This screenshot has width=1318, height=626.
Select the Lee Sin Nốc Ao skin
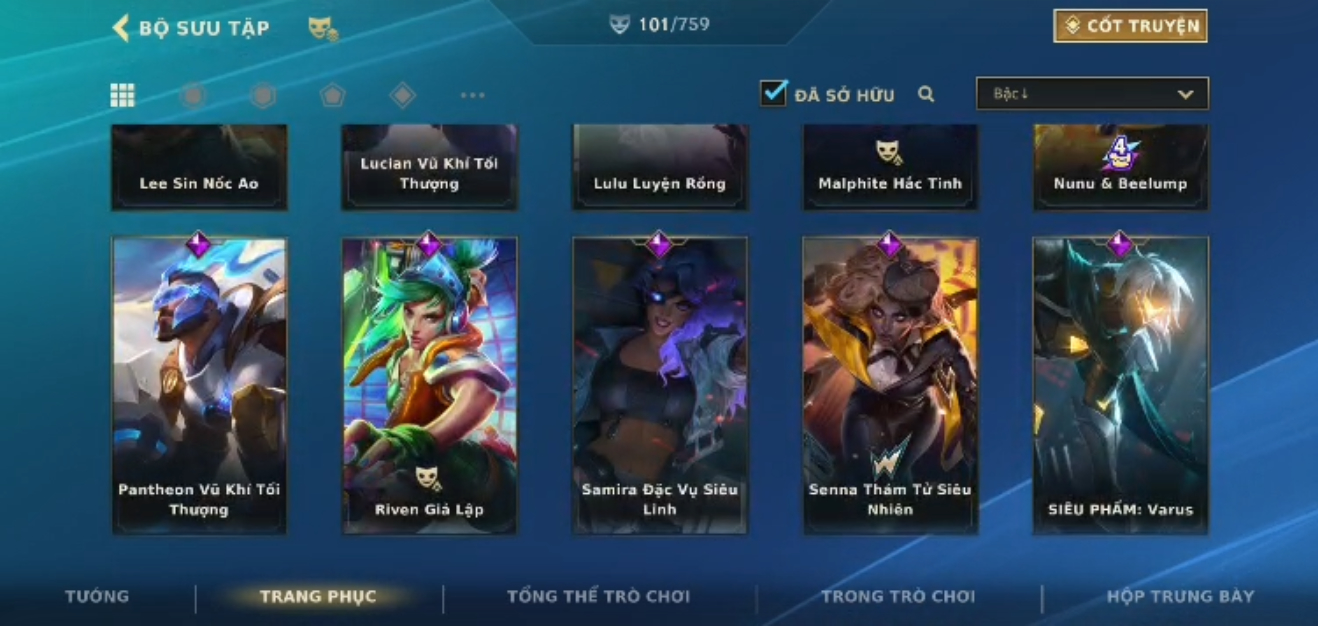[x=199, y=168]
